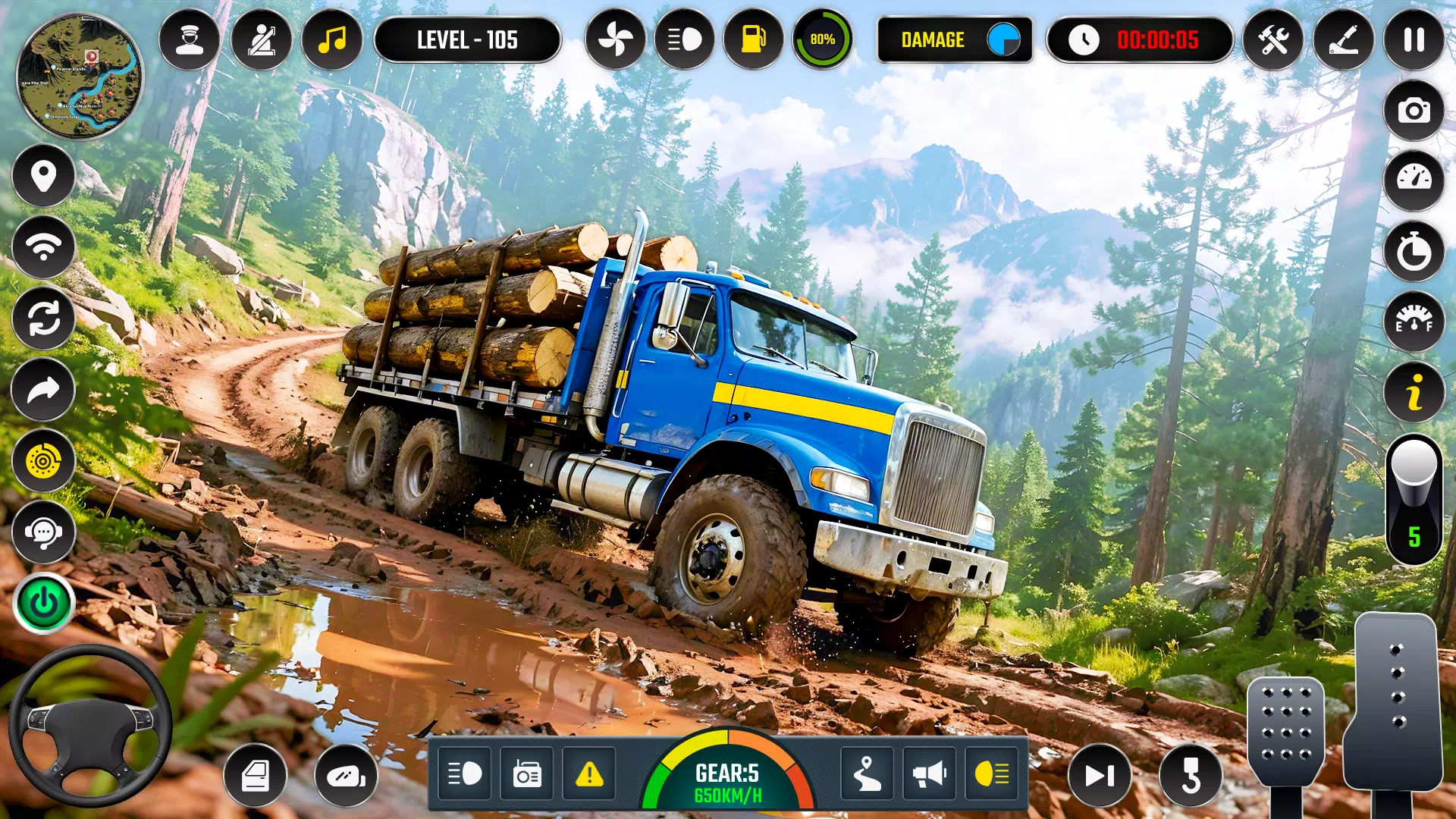Sound the horn megaphone button

[x=930, y=774]
